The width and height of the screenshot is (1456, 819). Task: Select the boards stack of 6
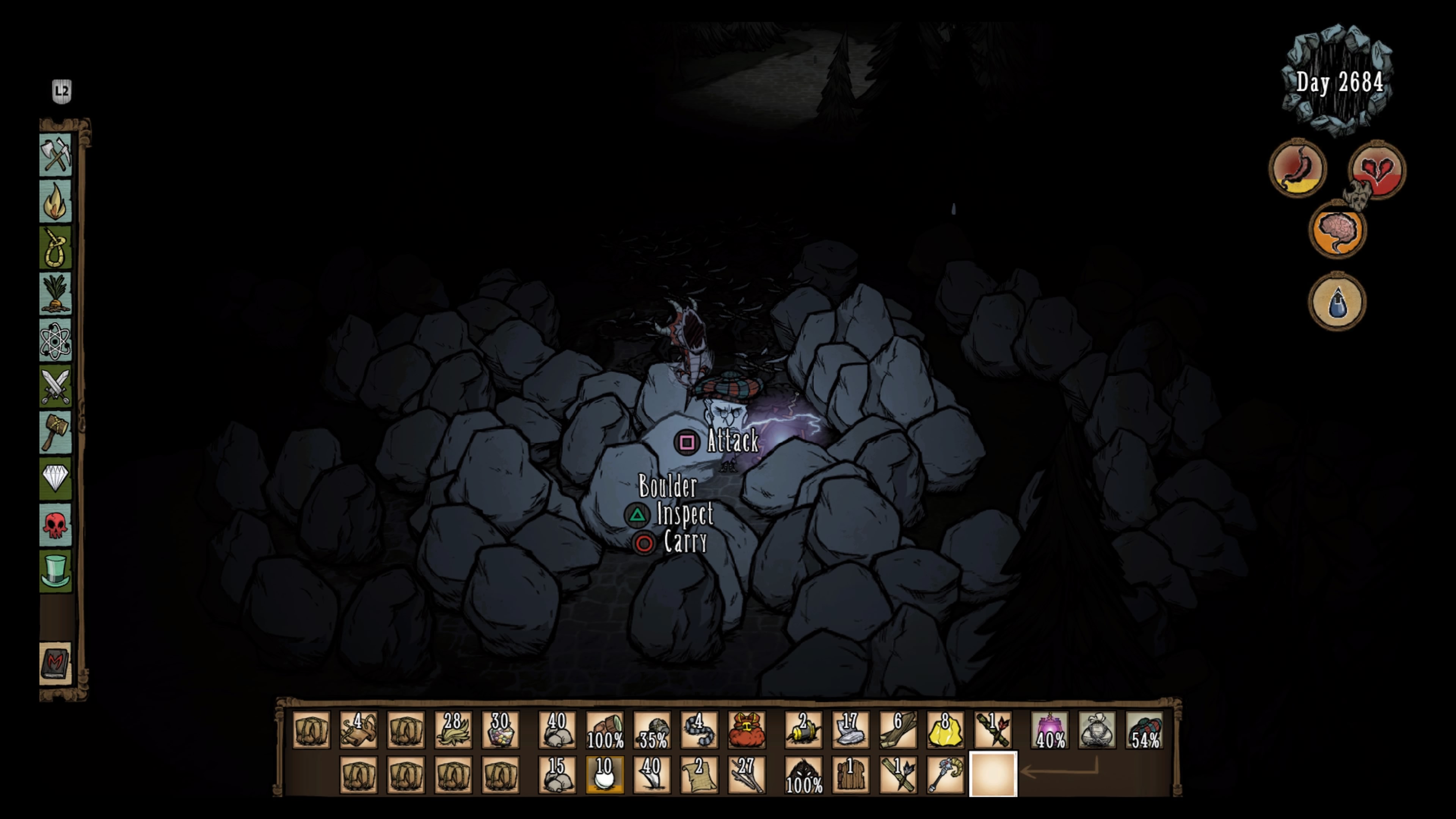tap(897, 730)
